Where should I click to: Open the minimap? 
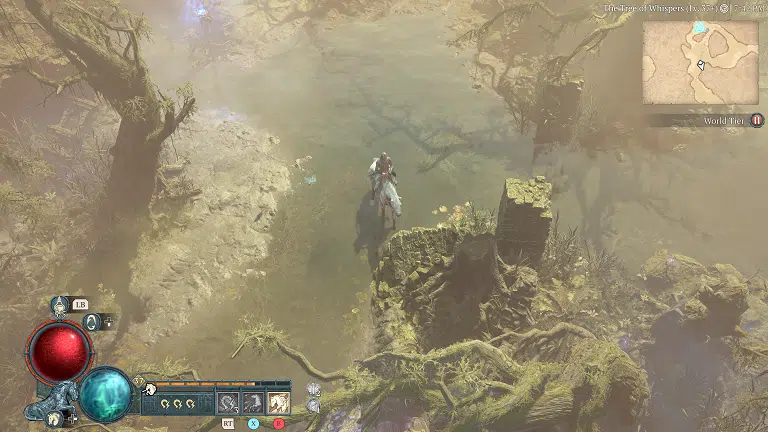click(x=700, y=62)
